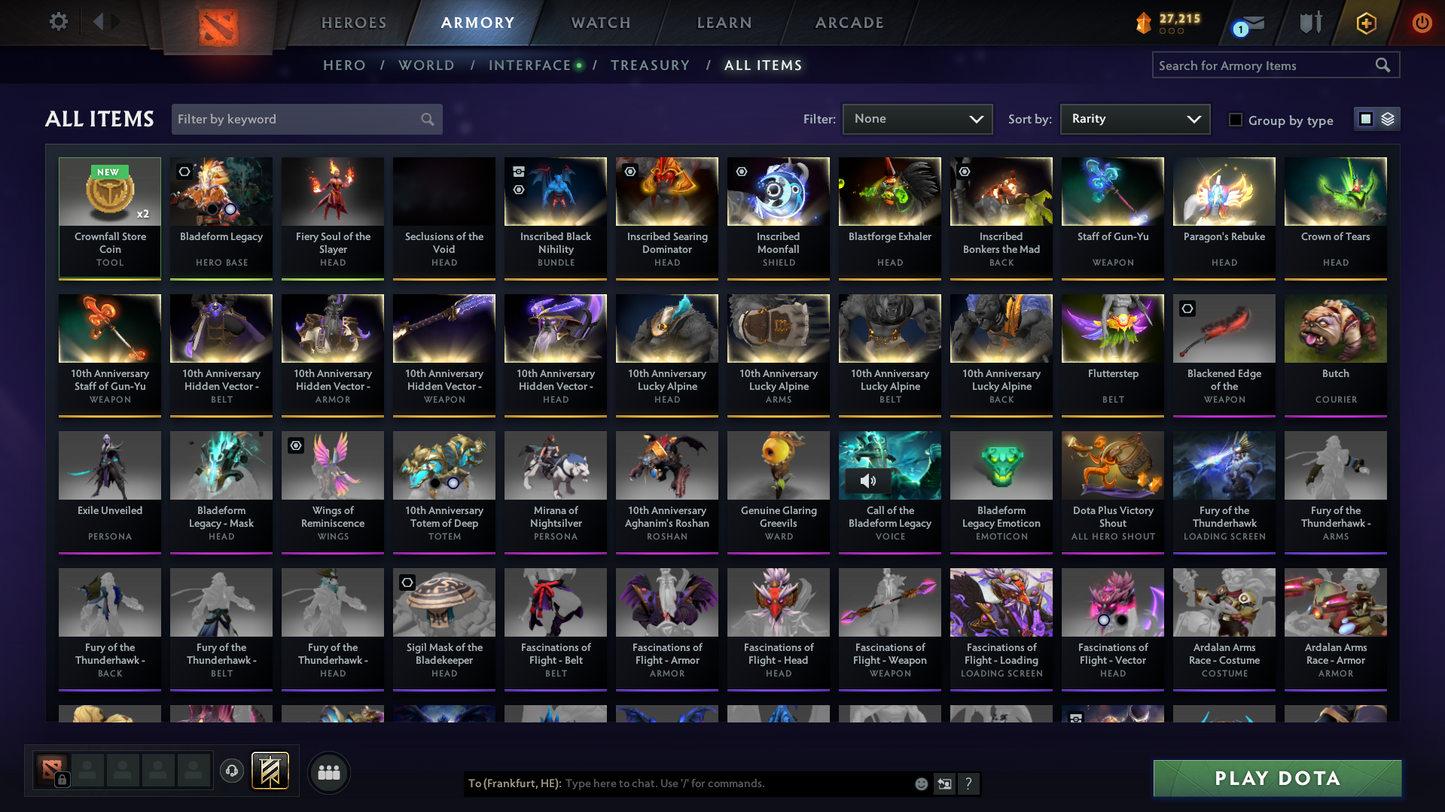Open the settings gear
This screenshot has height=812, width=1445.
[57, 21]
